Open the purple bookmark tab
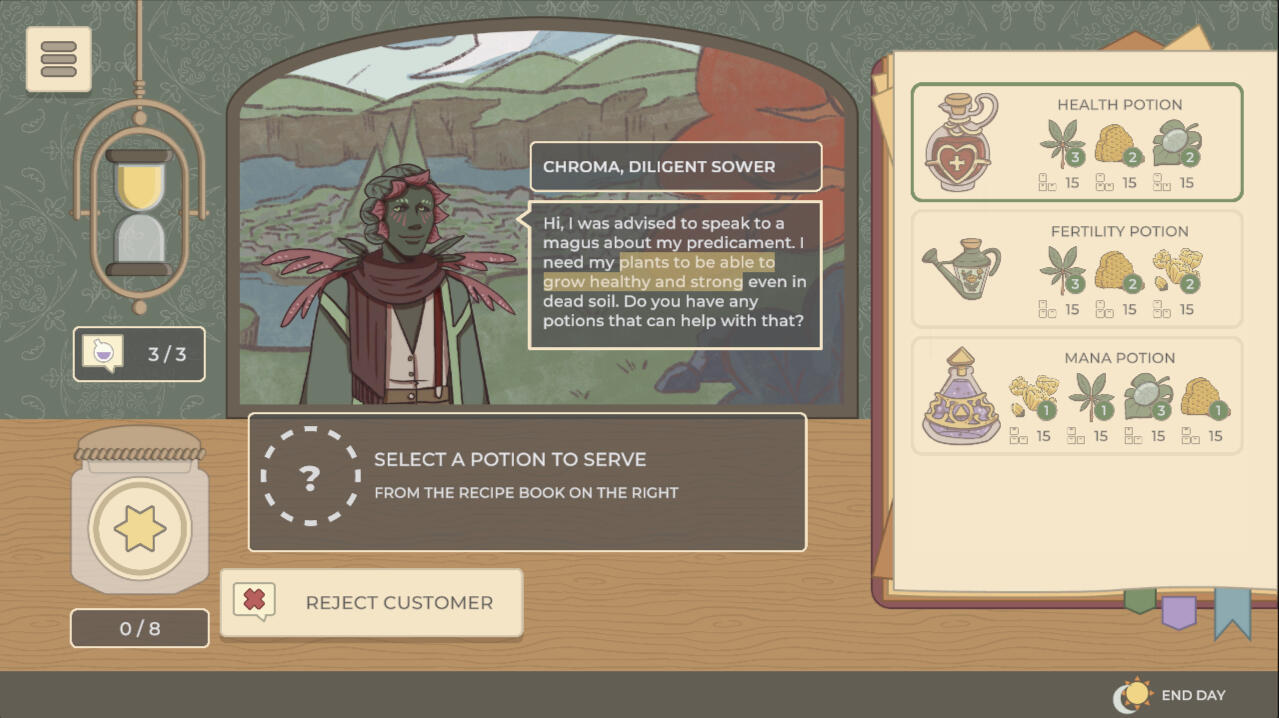This screenshot has height=718, width=1279. (x=1178, y=611)
